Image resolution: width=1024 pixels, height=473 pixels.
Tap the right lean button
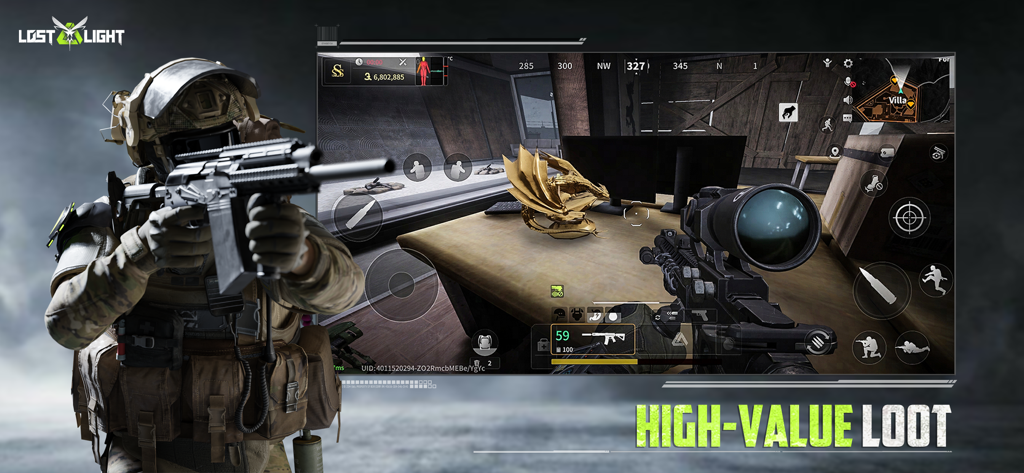[x=457, y=167]
